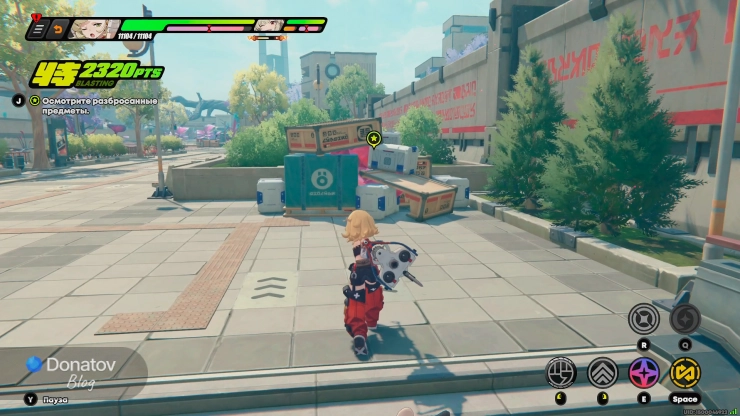Trigger the pink-purple star special skill

pos(643,373)
